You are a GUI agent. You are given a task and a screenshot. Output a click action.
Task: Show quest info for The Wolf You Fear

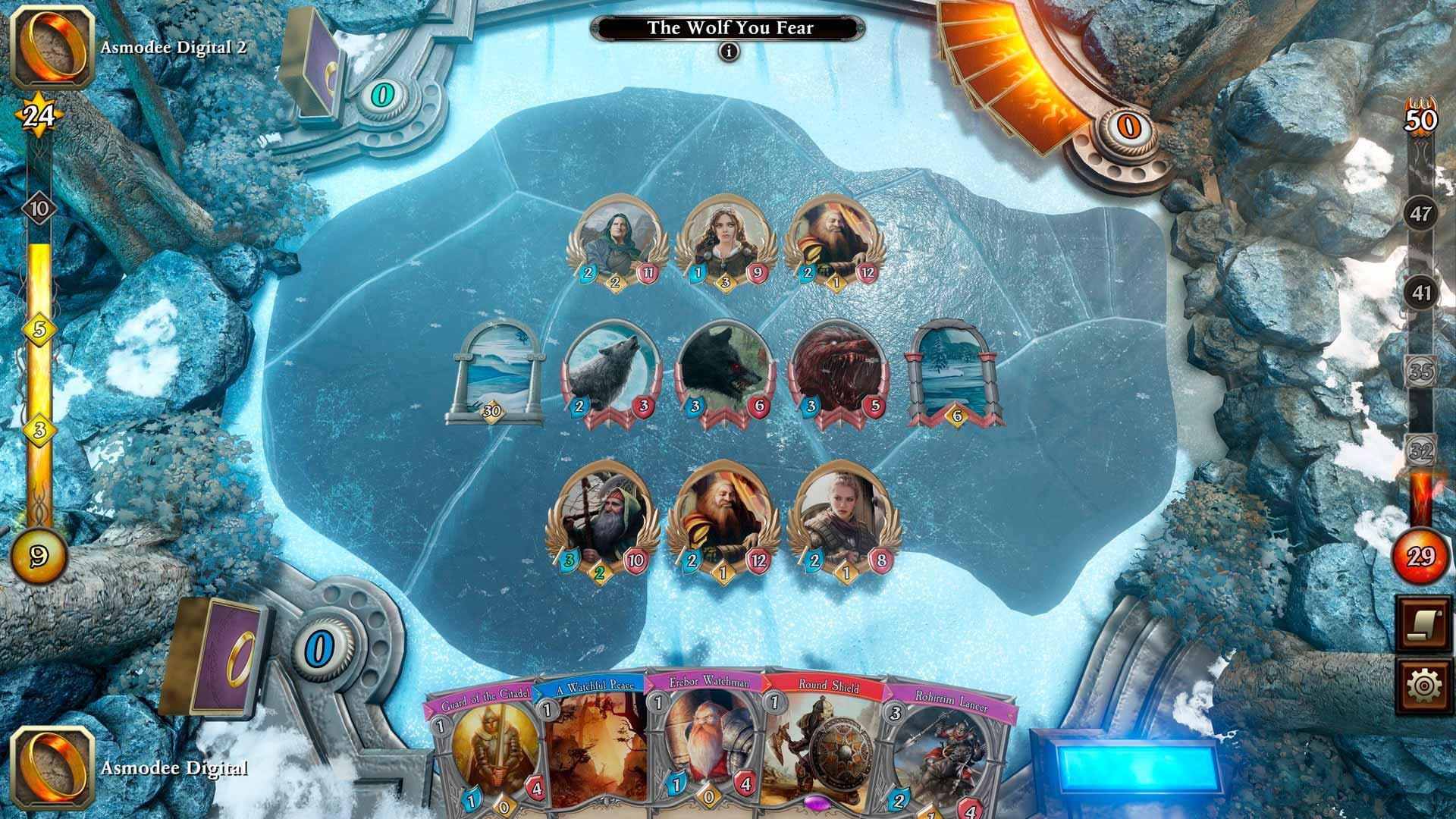(x=730, y=52)
